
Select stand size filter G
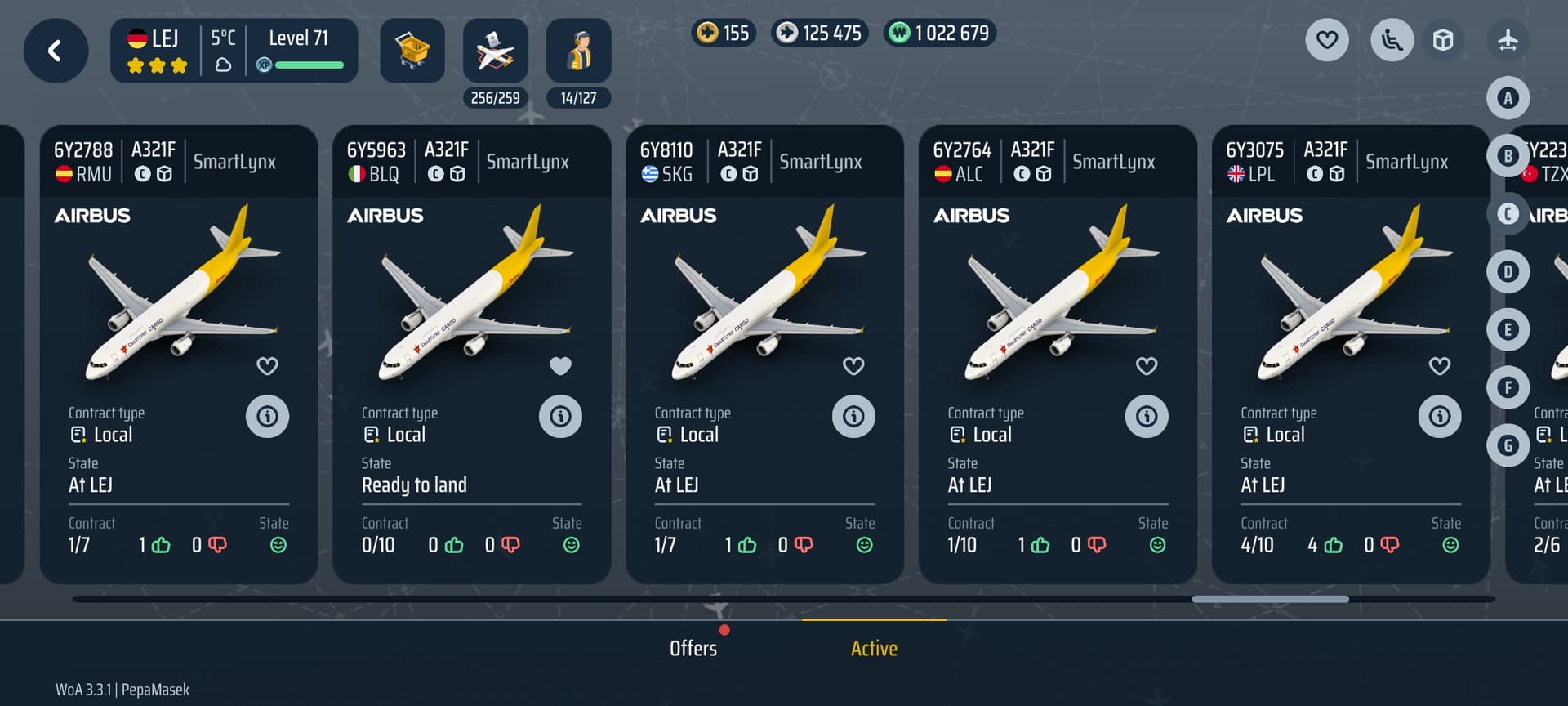point(1508,445)
